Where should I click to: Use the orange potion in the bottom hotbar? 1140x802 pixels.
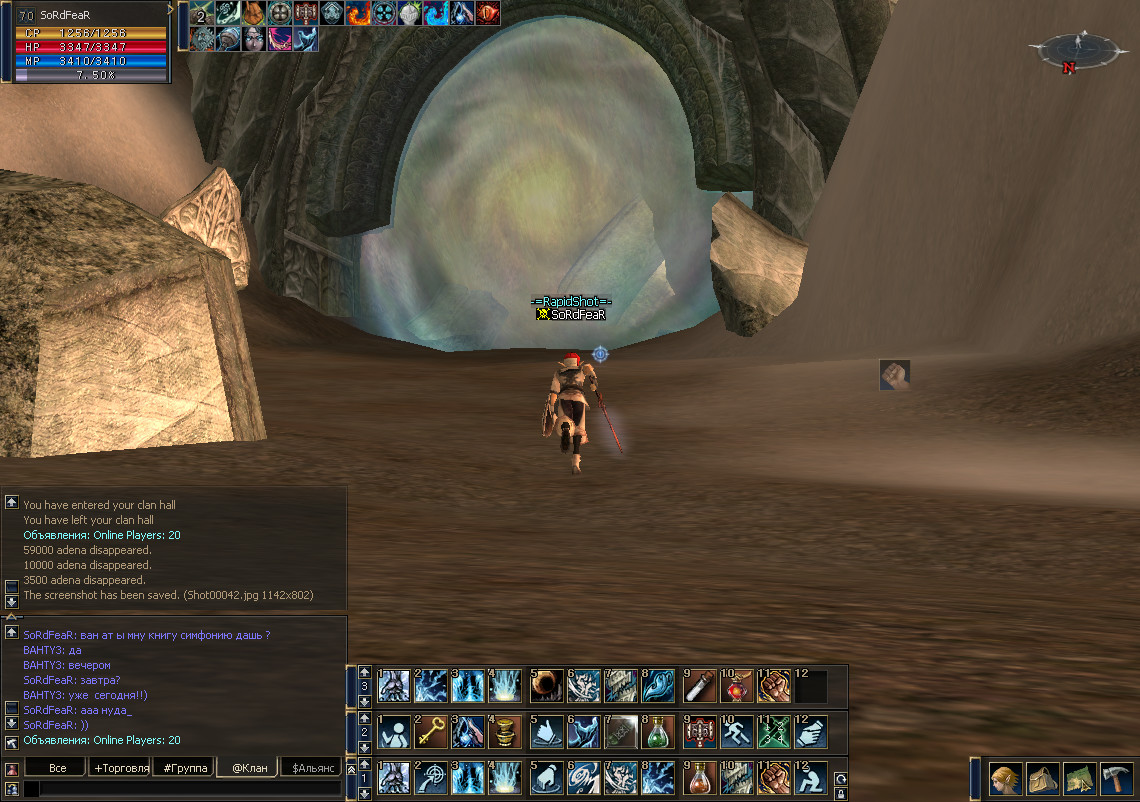699,778
